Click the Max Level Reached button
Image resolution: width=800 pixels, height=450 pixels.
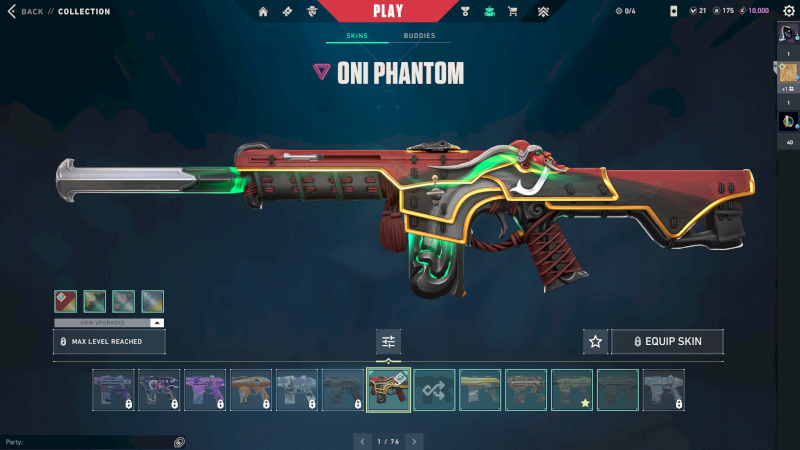pos(109,342)
